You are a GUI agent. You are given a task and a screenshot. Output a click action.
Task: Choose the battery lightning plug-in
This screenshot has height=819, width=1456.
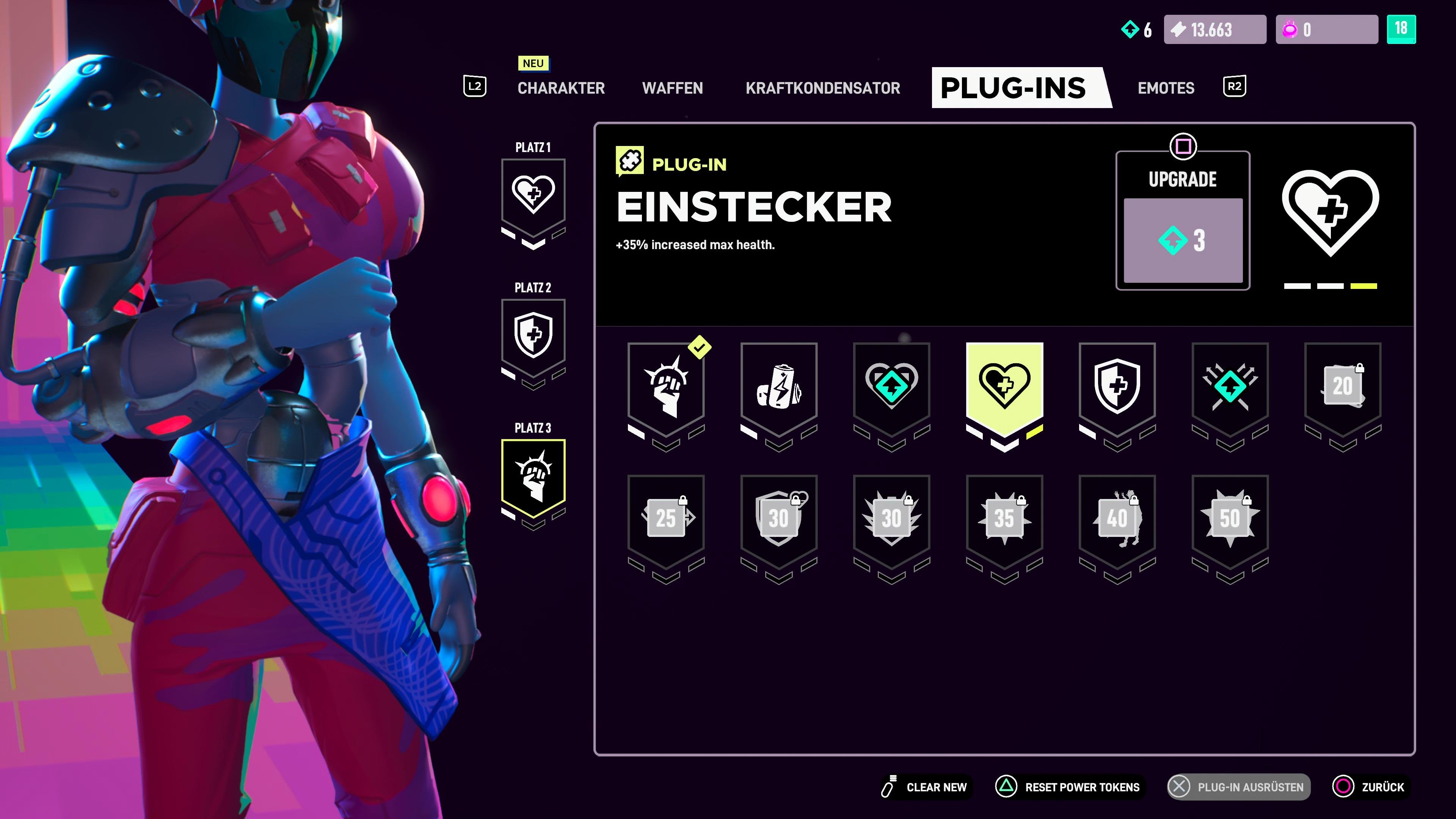click(779, 388)
